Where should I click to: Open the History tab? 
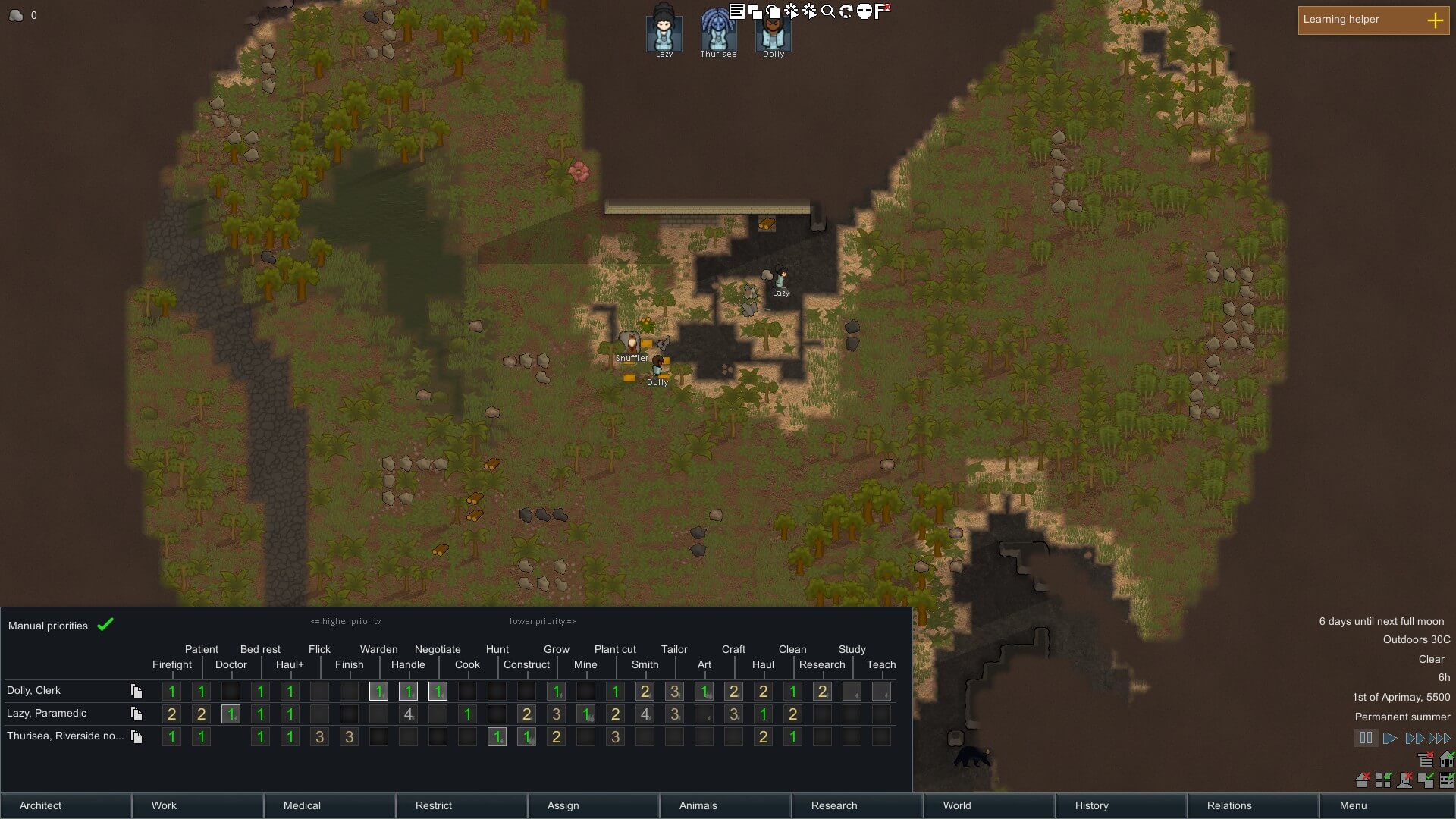tap(1121, 805)
